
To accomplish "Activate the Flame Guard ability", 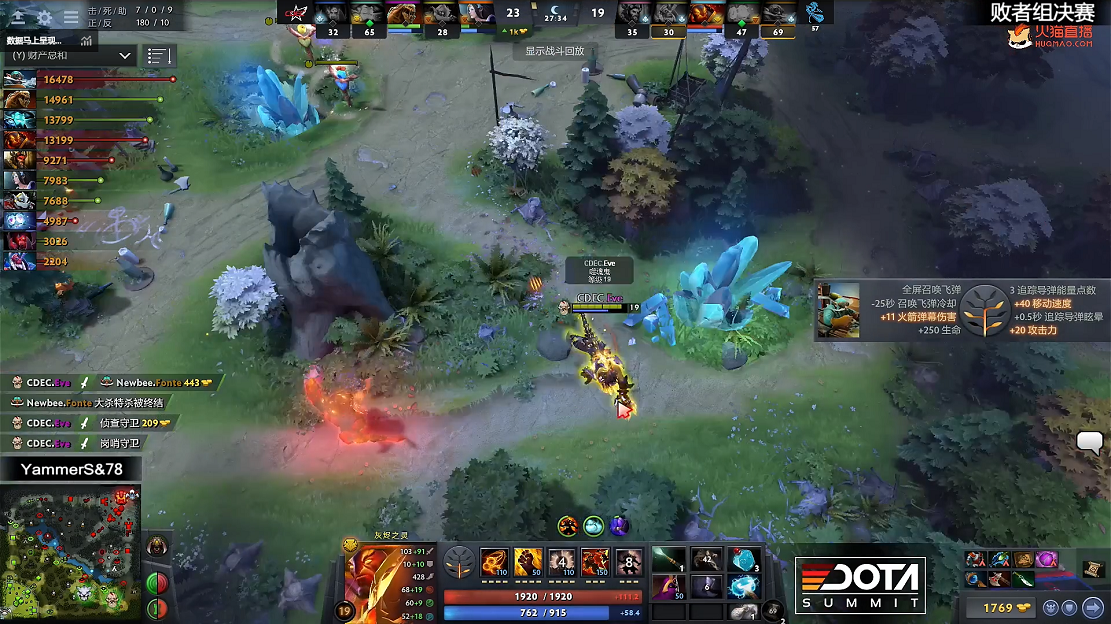I will 562,562.
